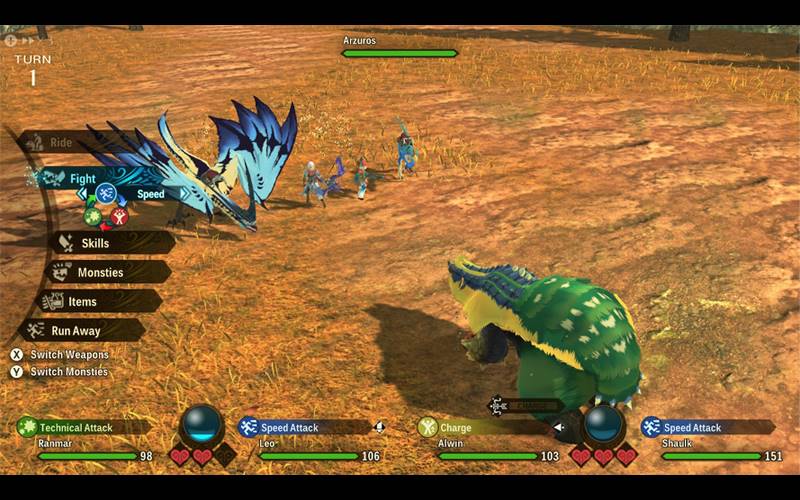Open the Monsties menu

click(100, 272)
